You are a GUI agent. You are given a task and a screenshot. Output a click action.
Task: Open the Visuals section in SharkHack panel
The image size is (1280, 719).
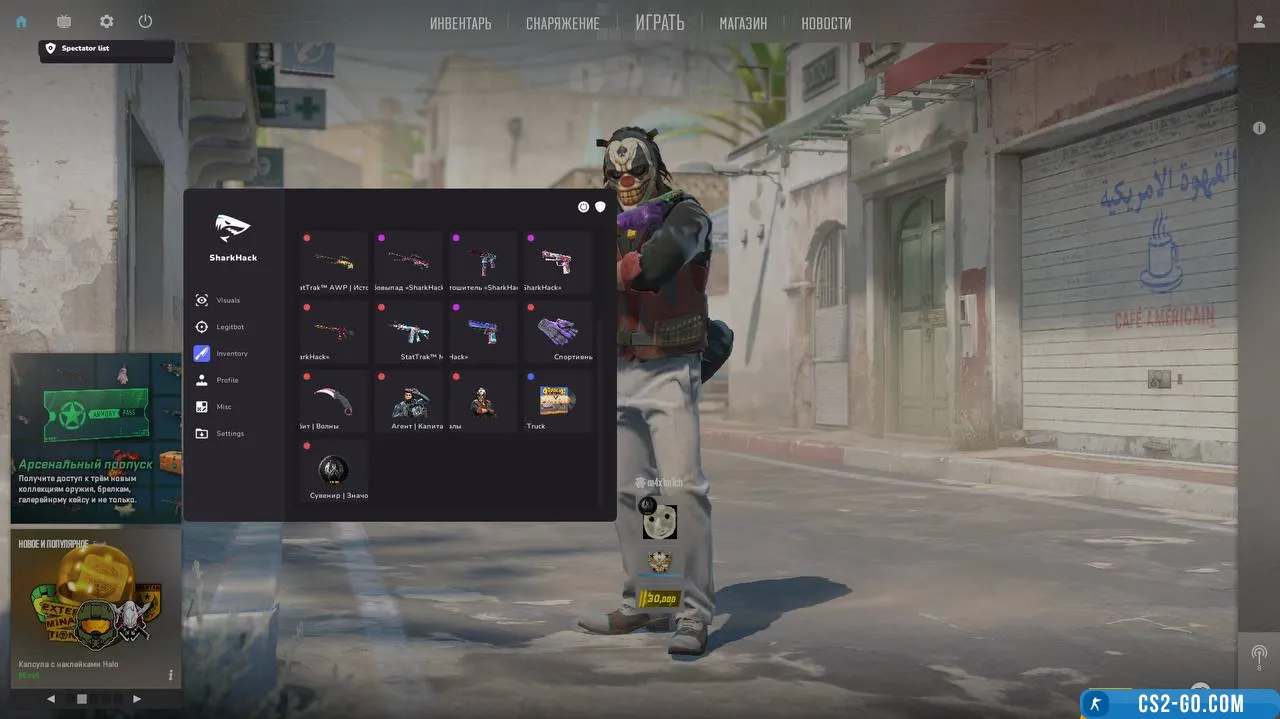tap(228, 300)
